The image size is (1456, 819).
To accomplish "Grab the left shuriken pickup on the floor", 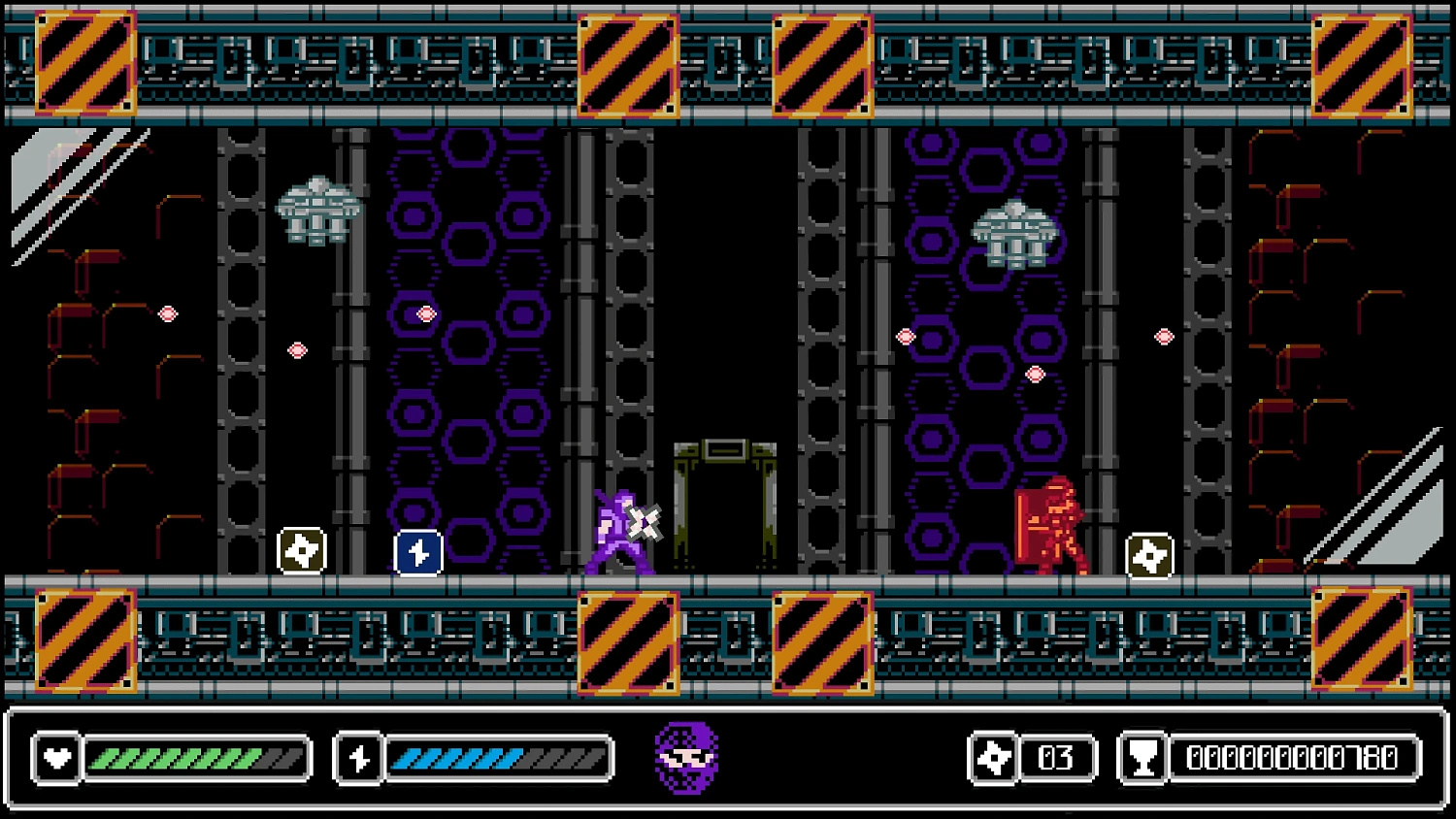I will 301,551.
